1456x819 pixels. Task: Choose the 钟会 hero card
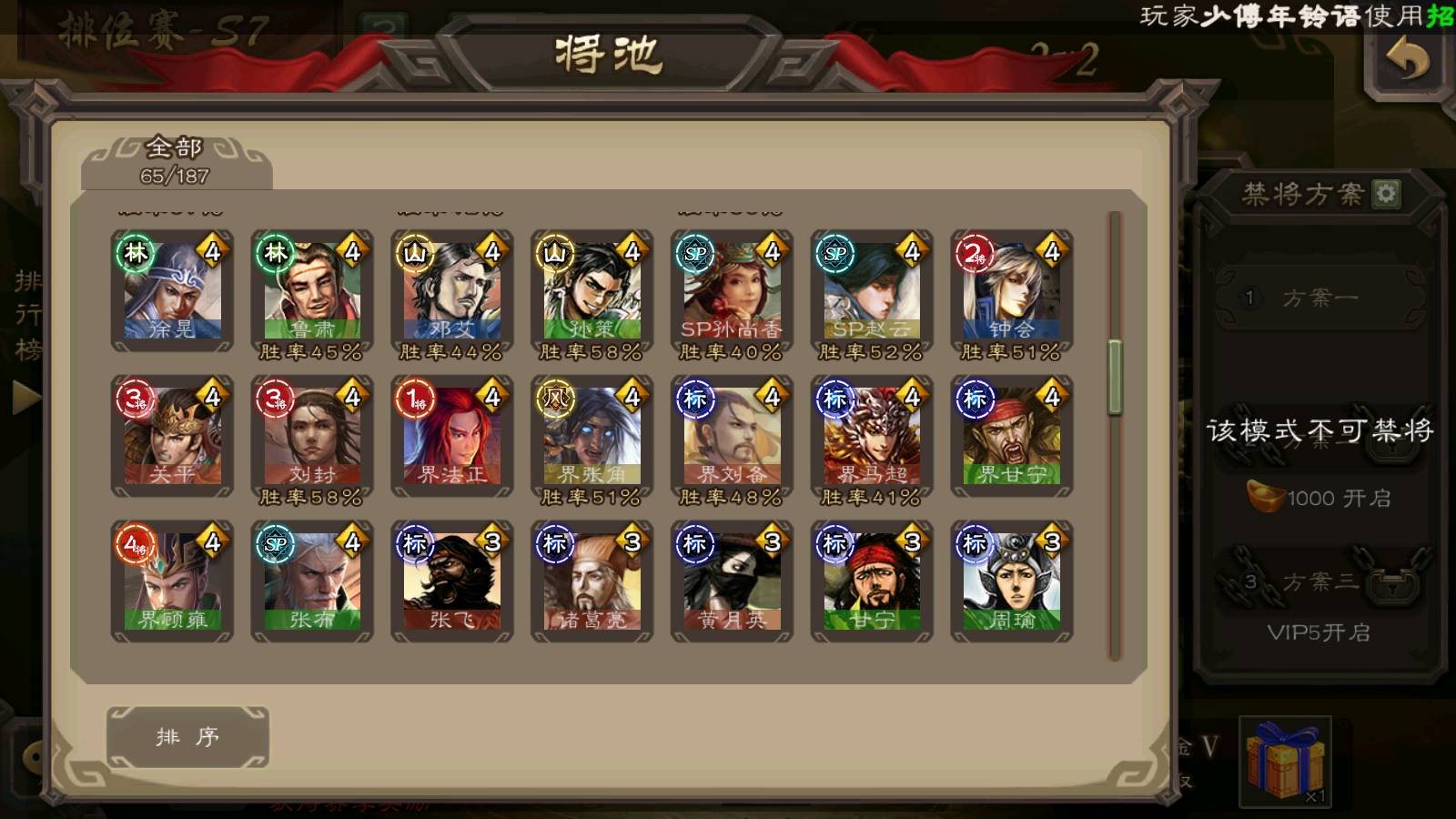tap(1012, 291)
